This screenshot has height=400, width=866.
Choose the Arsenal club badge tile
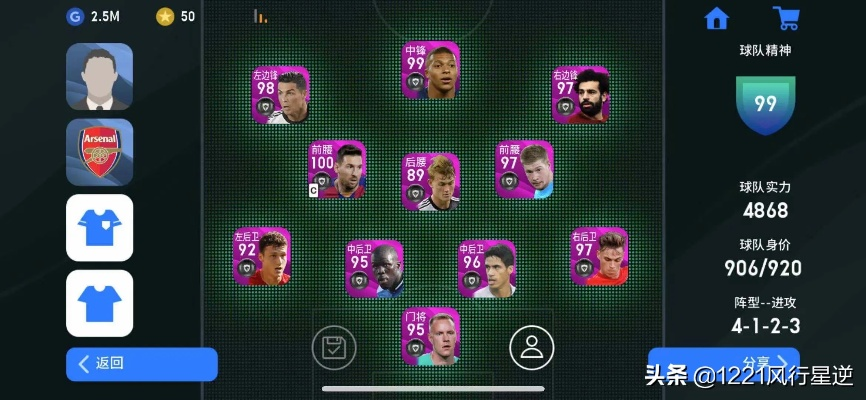click(100, 152)
